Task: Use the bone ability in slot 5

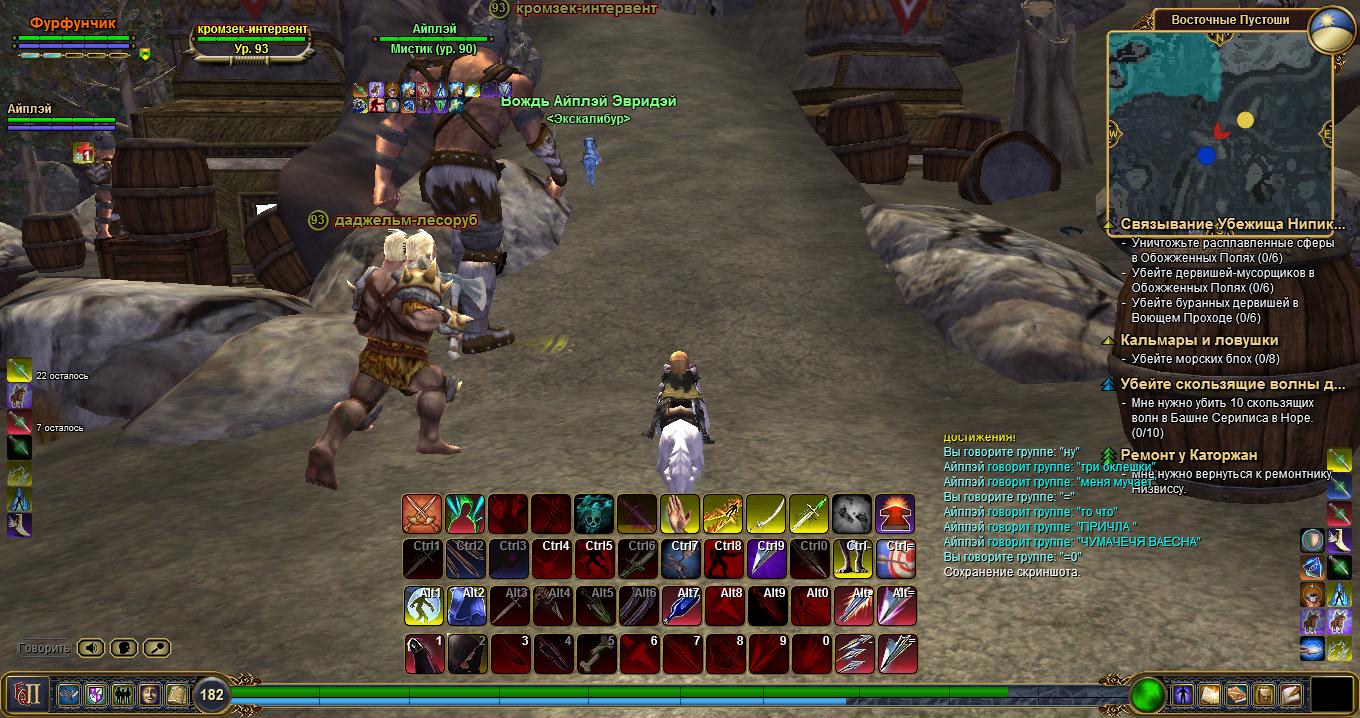Action: pyautogui.click(x=594, y=653)
